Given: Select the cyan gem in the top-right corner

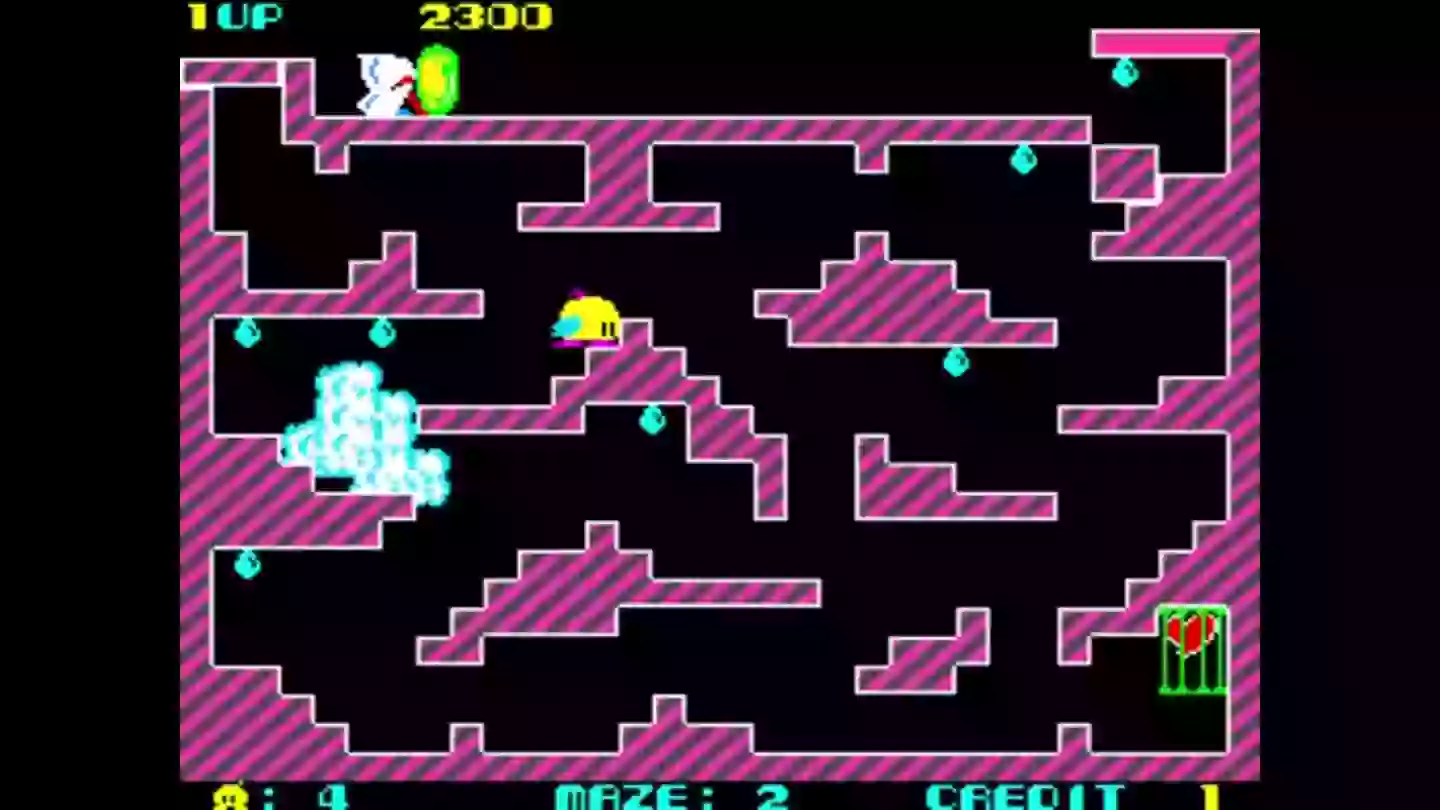Looking at the screenshot, I should (x=1125, y=73).
